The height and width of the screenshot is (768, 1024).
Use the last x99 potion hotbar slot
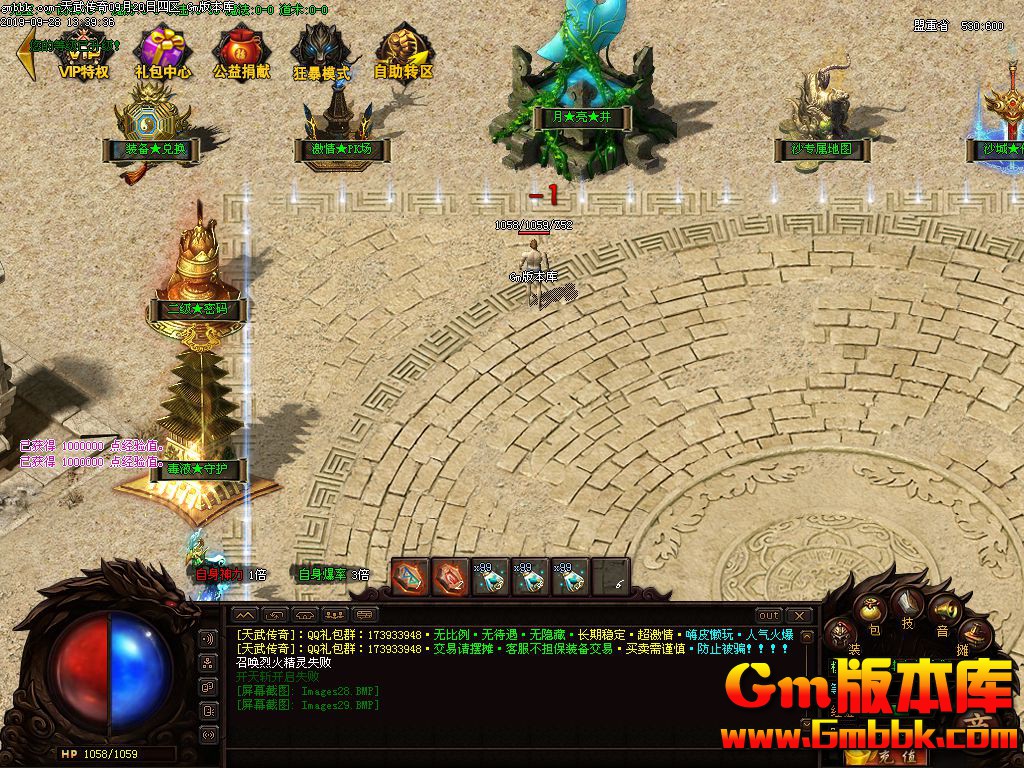570,577
